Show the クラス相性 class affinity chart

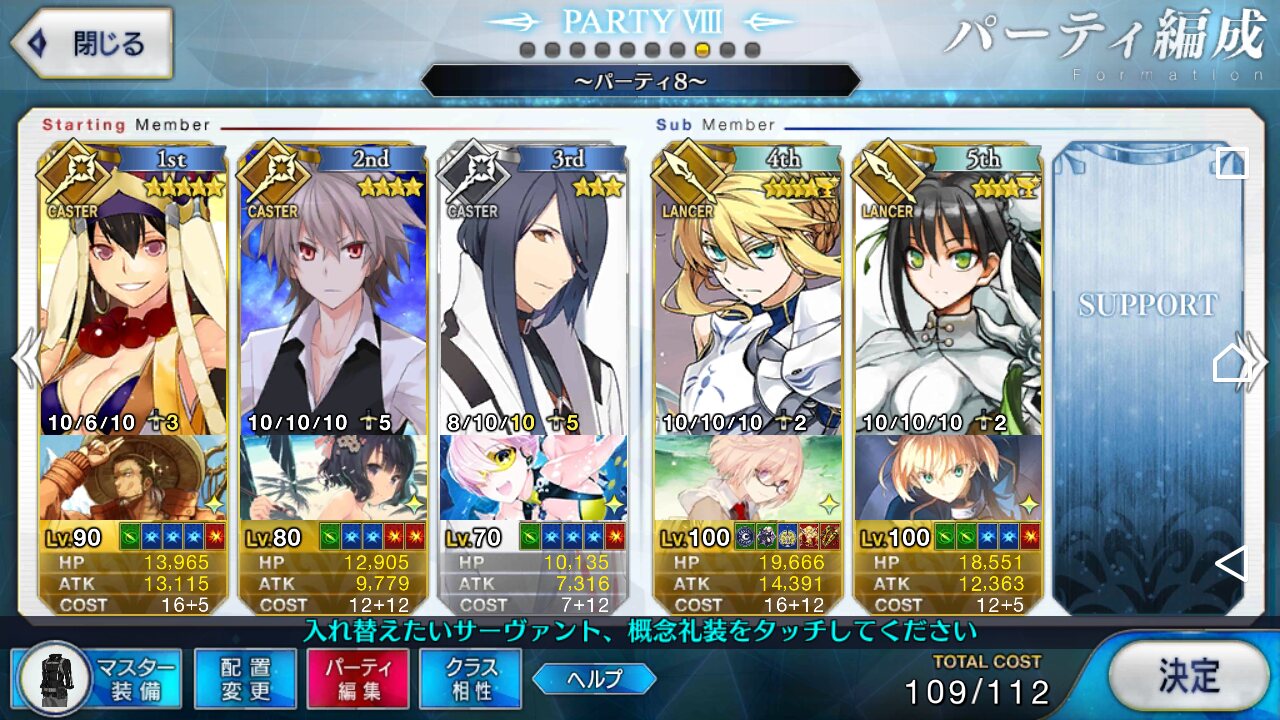[x=471, y=680]
